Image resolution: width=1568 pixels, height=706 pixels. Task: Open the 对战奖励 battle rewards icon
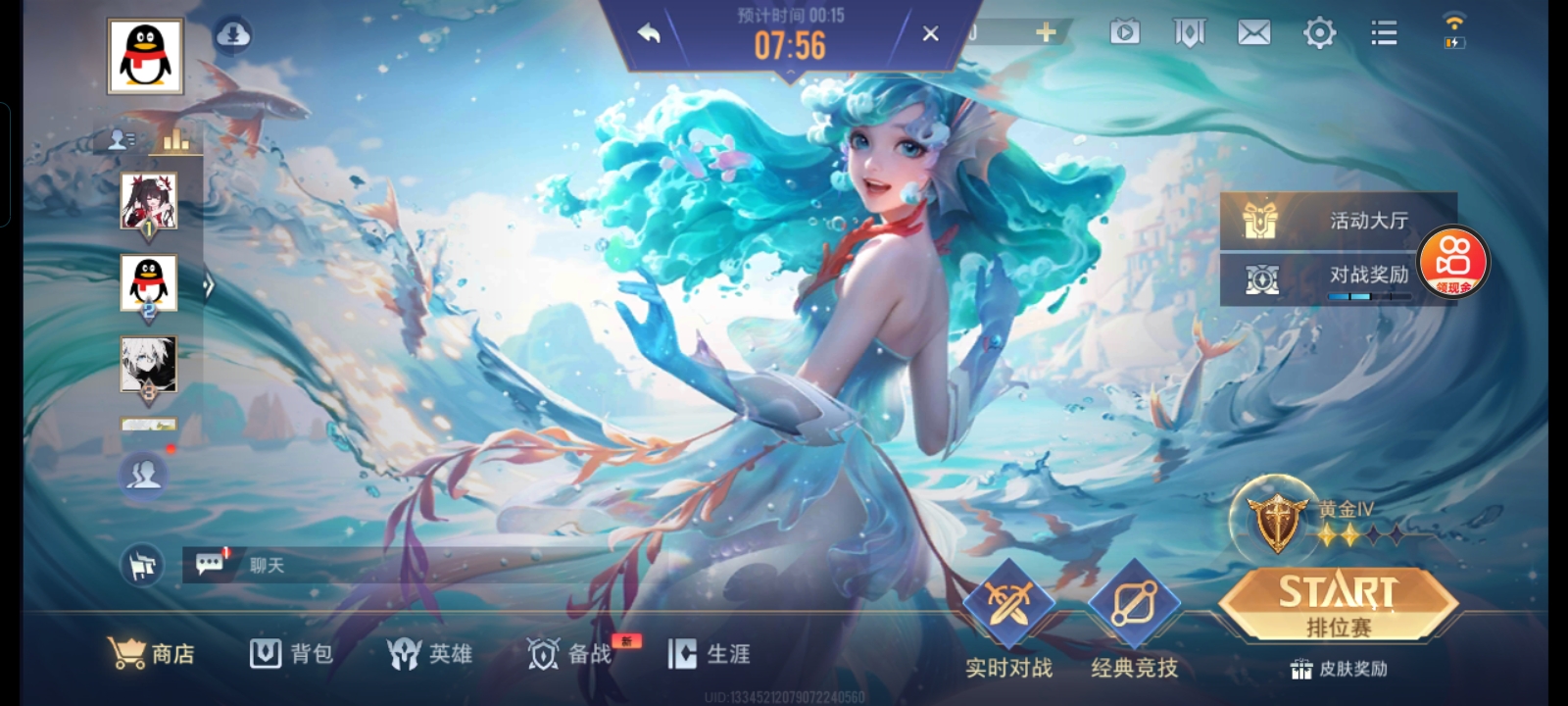1262,279
